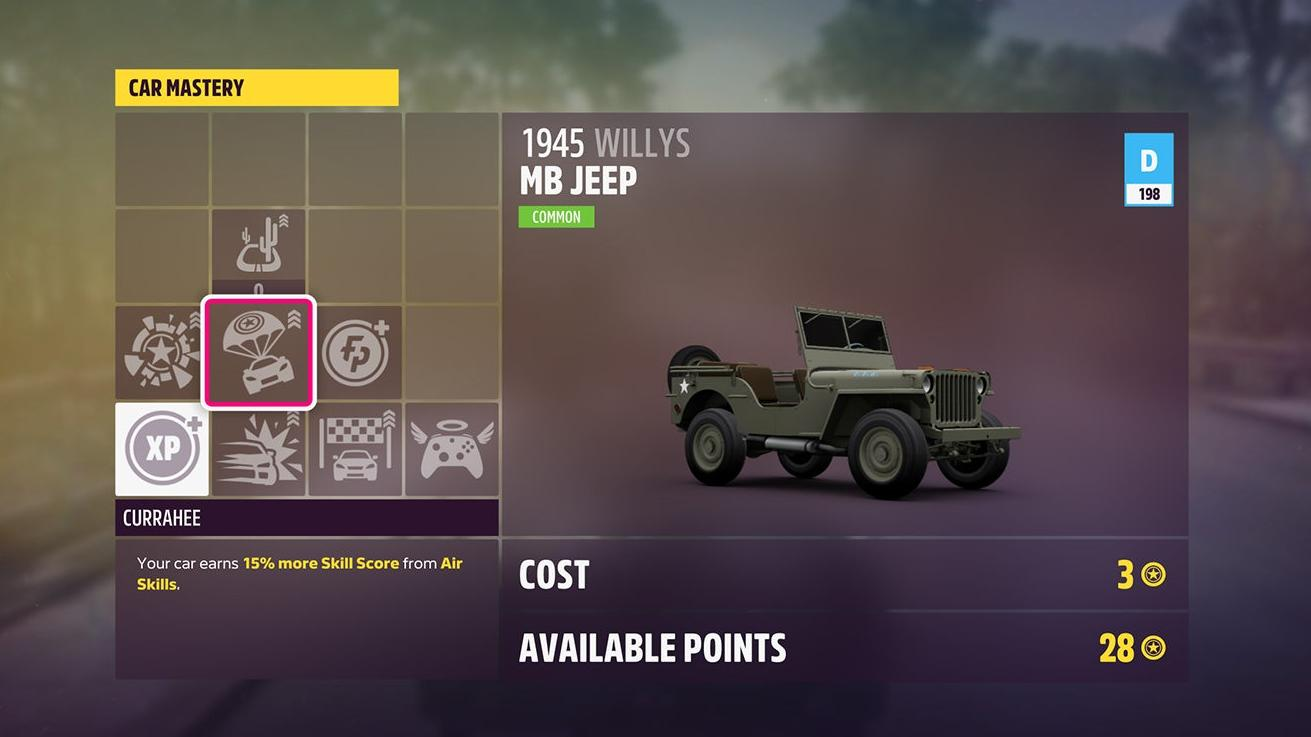The image size is (1311, 737).
Task: Choose the car crash wreckage perk
Action: tap(259, 449)
